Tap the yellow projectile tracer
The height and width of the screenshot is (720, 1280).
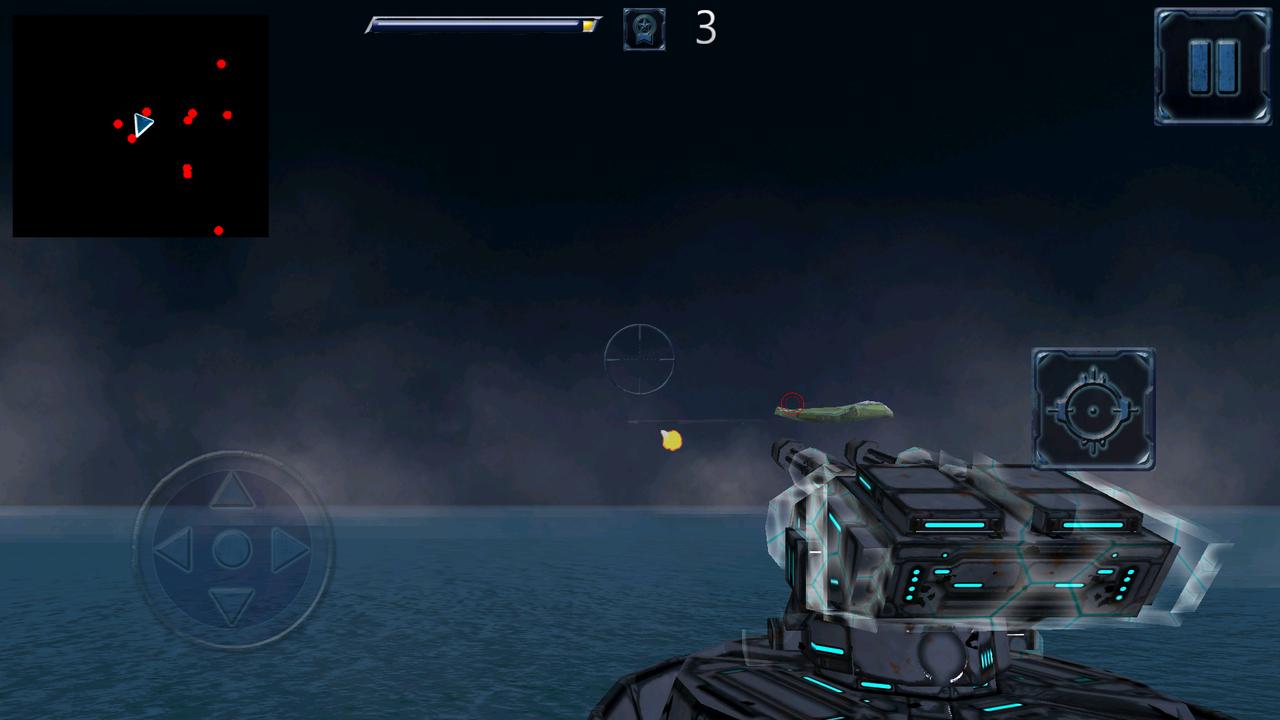(670, 440)
